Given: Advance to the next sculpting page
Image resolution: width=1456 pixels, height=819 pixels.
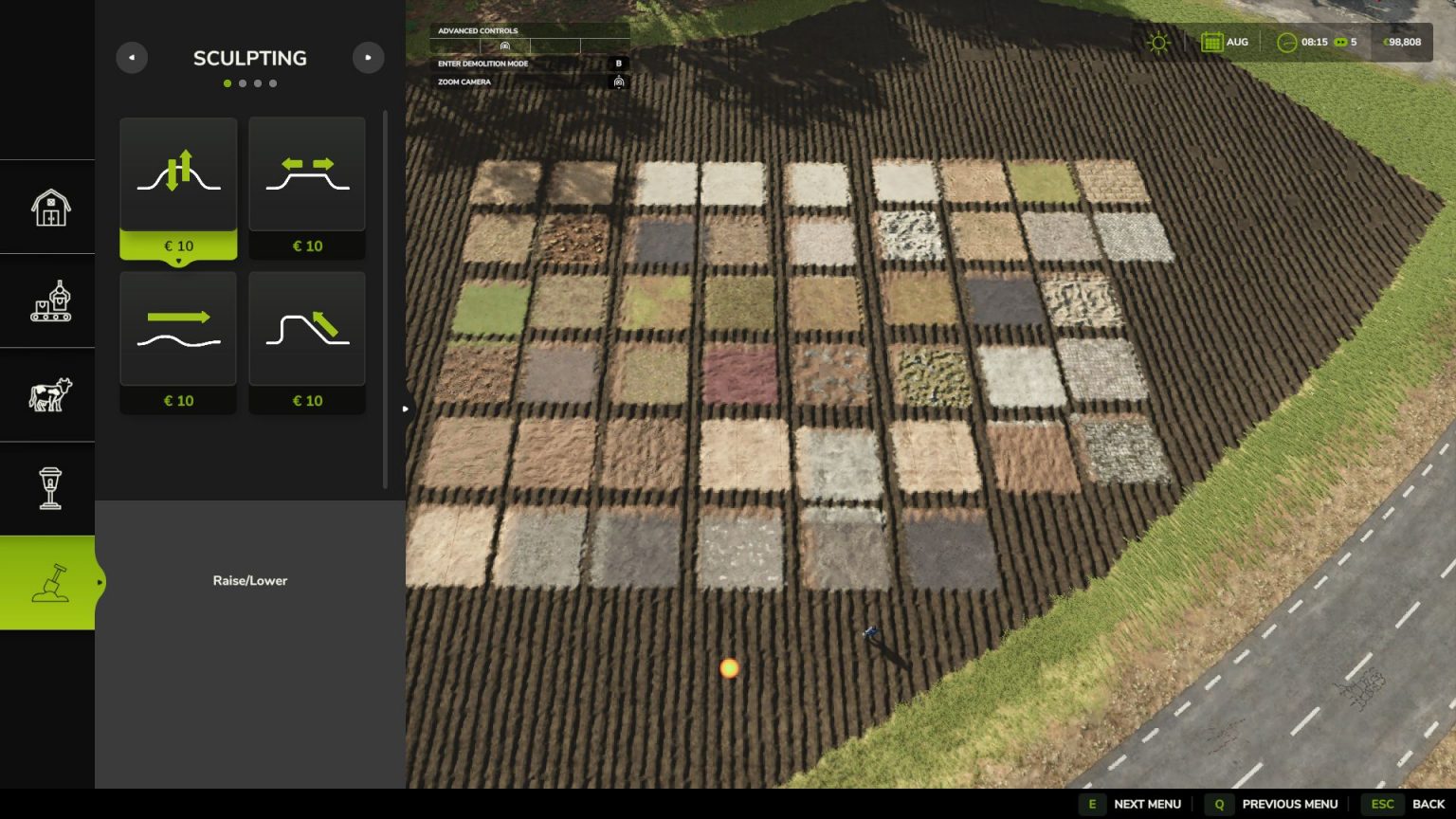Looking at the screenshot, I should pyautogui.click(x=369, y=58).
